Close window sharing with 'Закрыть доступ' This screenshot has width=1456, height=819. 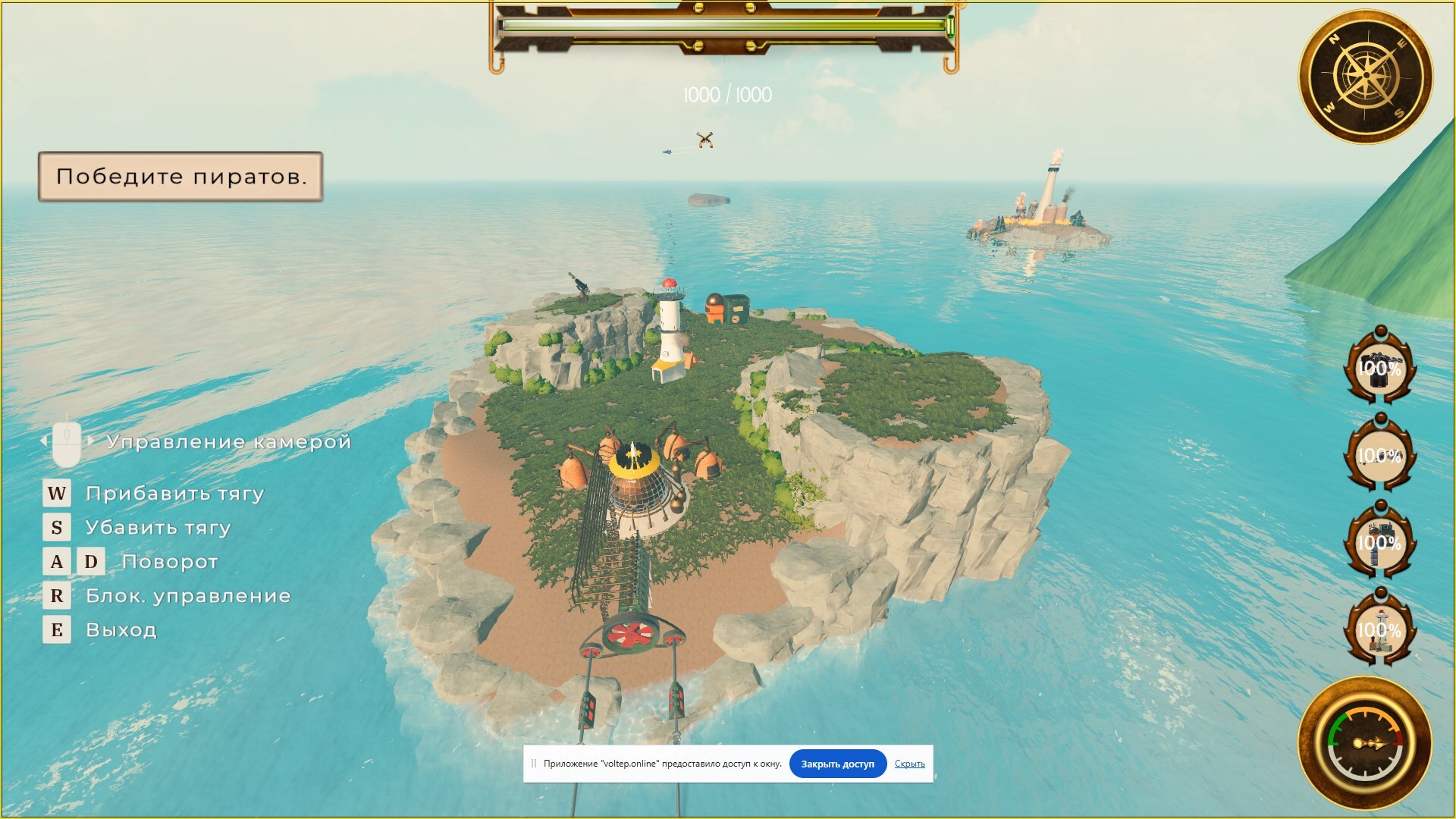click(x=837, y=764)
